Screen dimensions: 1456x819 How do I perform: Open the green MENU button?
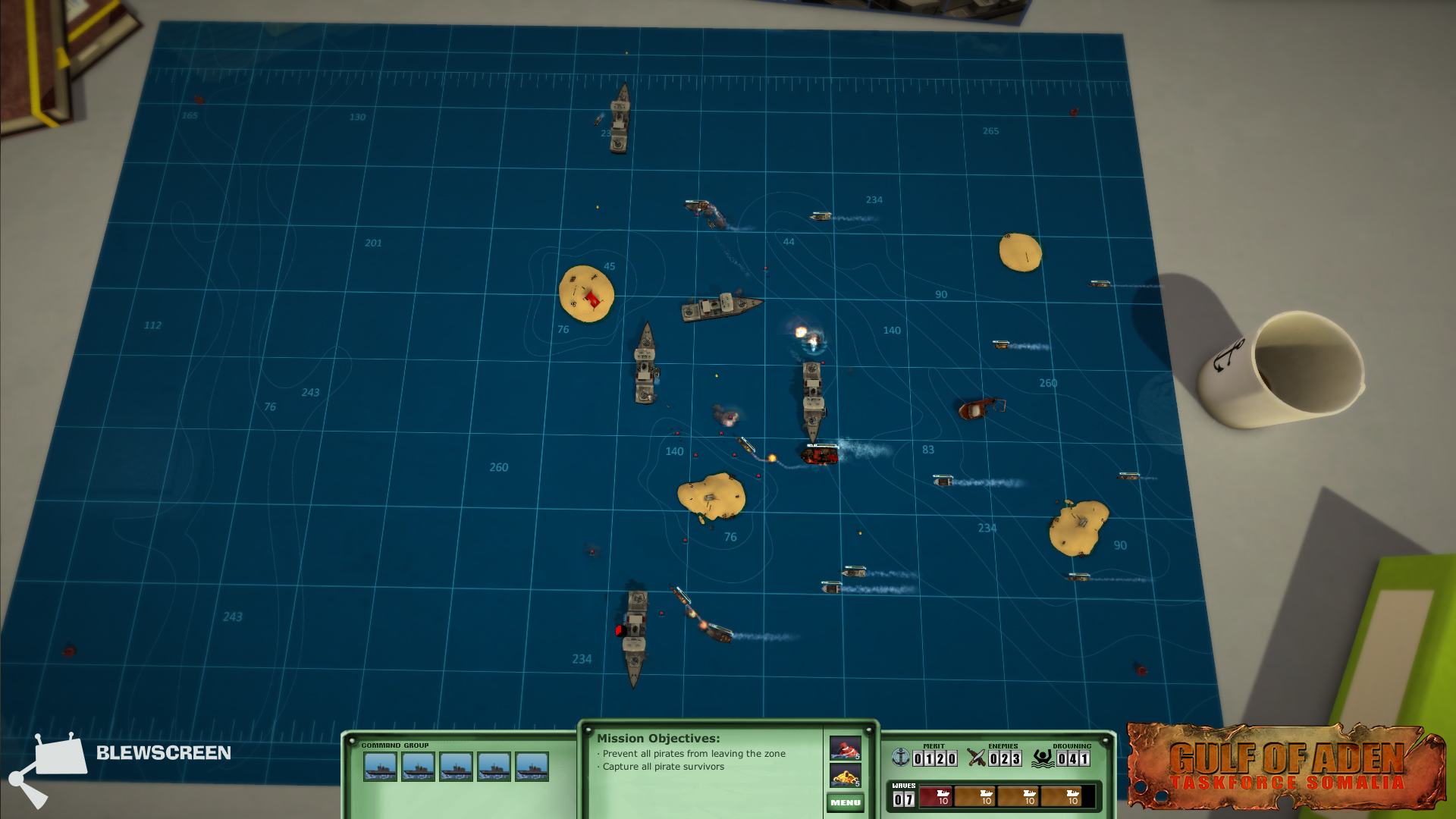(845, 802)
